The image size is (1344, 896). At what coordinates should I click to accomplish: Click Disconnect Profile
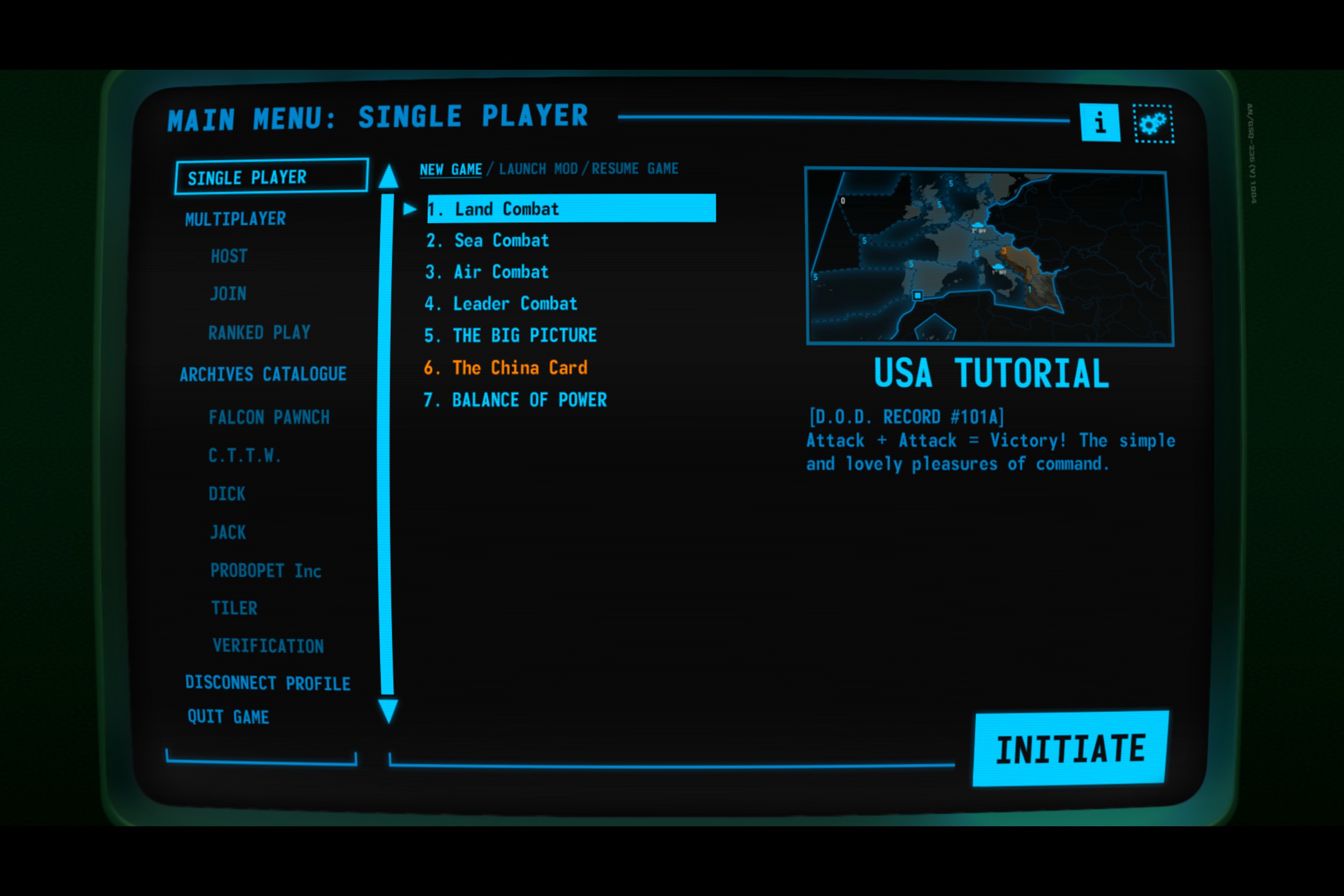267,683
